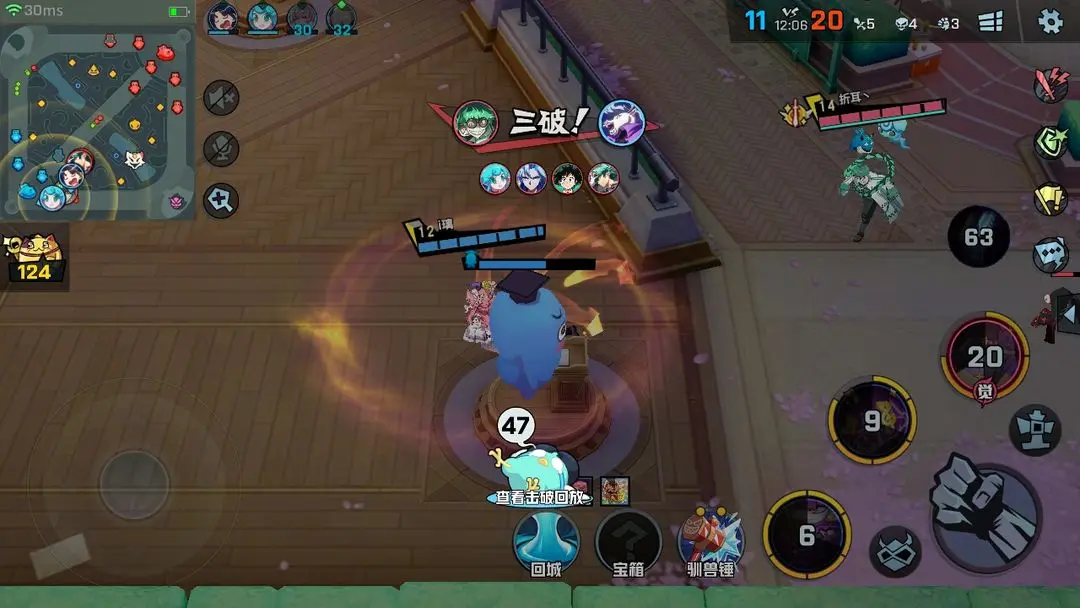Activate the skill on 6-second cooldown
Viewport: 1080px width, 608px height.
[x=806, y=535]
